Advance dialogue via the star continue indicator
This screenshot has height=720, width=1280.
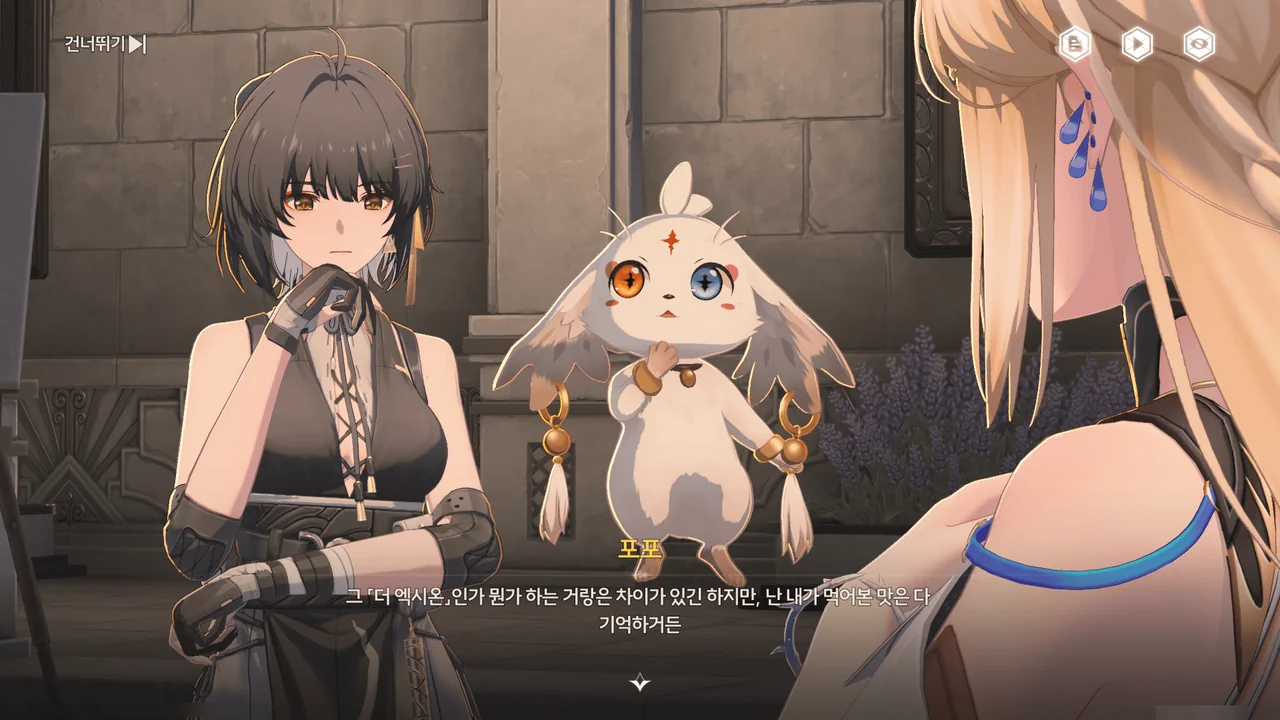[x=640, y=683]
